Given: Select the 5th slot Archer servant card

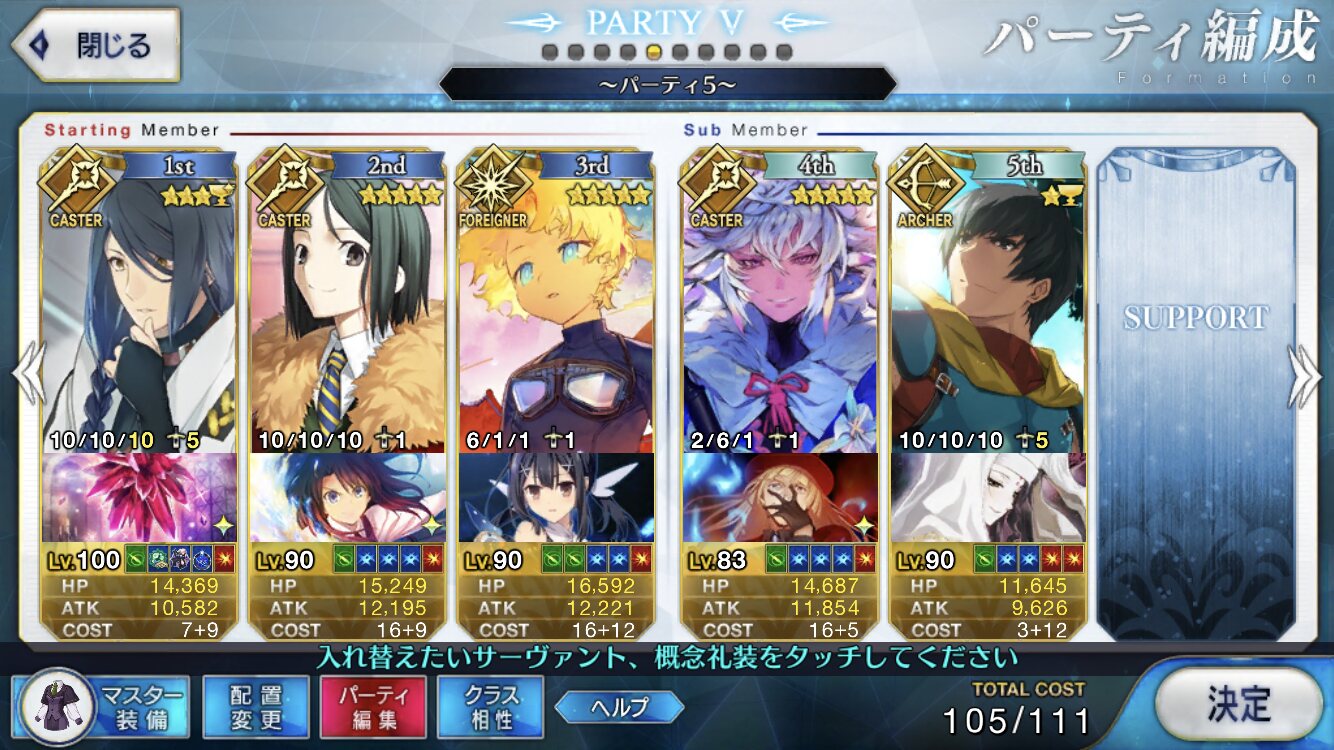Looking at the screenshot, I should [988, 310].
